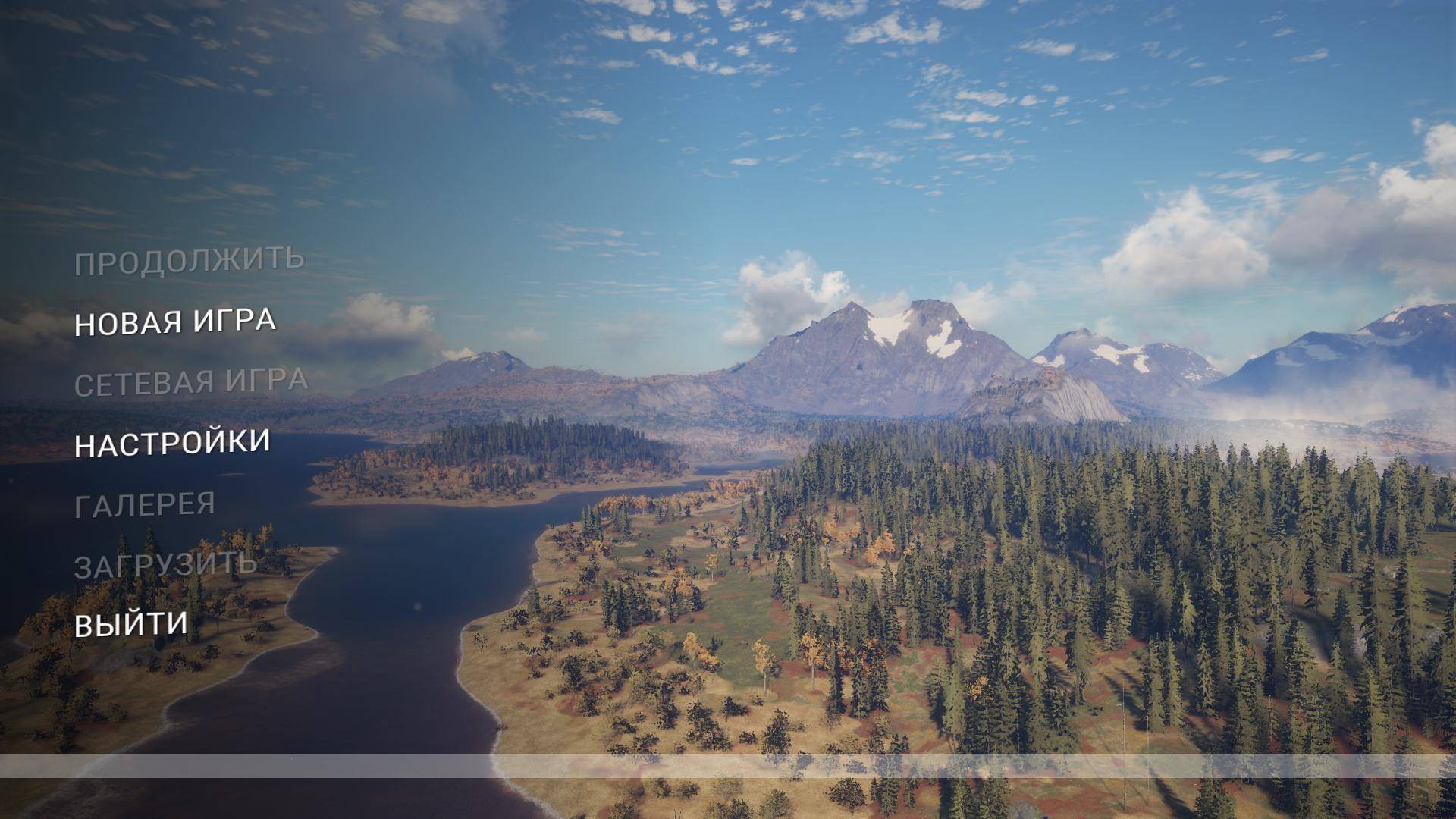This screenshot has height=819, width=1456.
Task: Start a new game with НОВАЯ ИГРА
Action: [175, 322]
